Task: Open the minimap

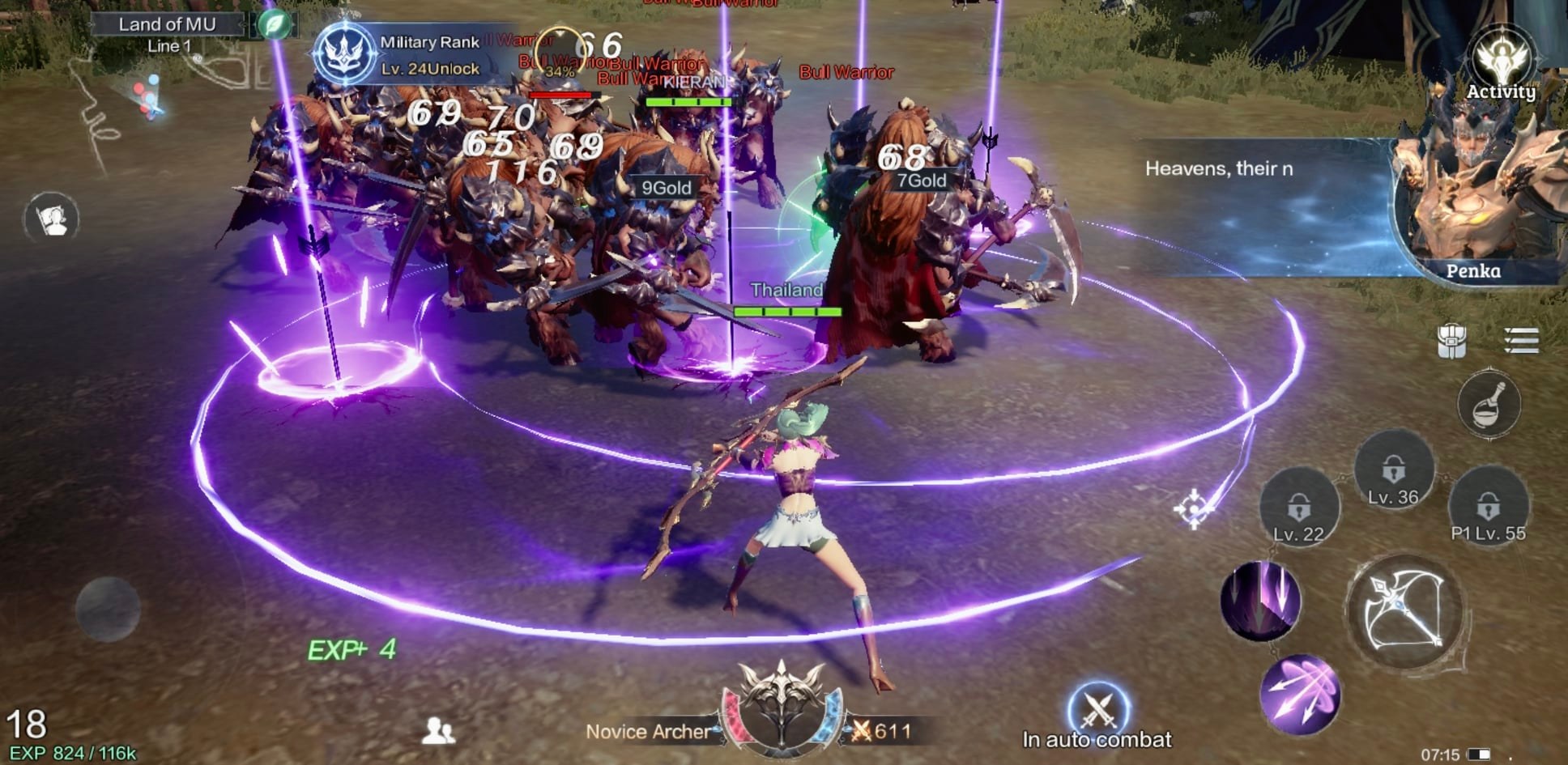Action: [130, 105]
